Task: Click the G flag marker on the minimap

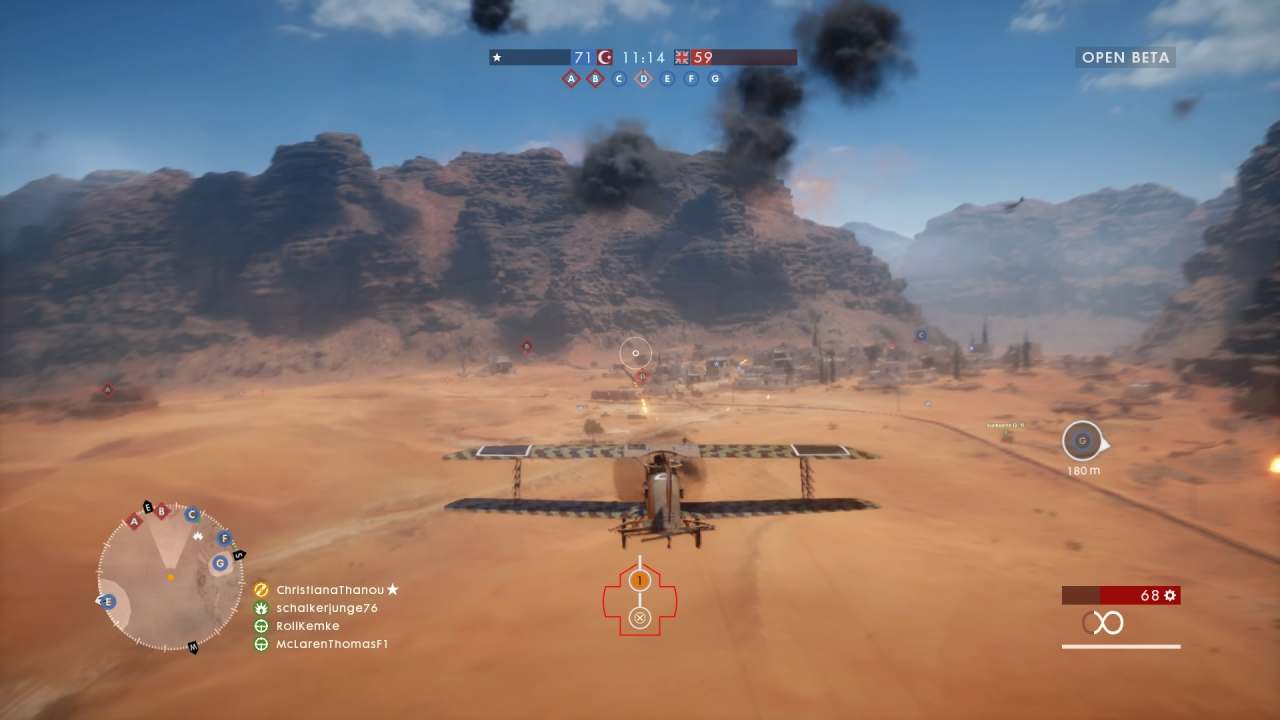Action: (x=219, y=563)
